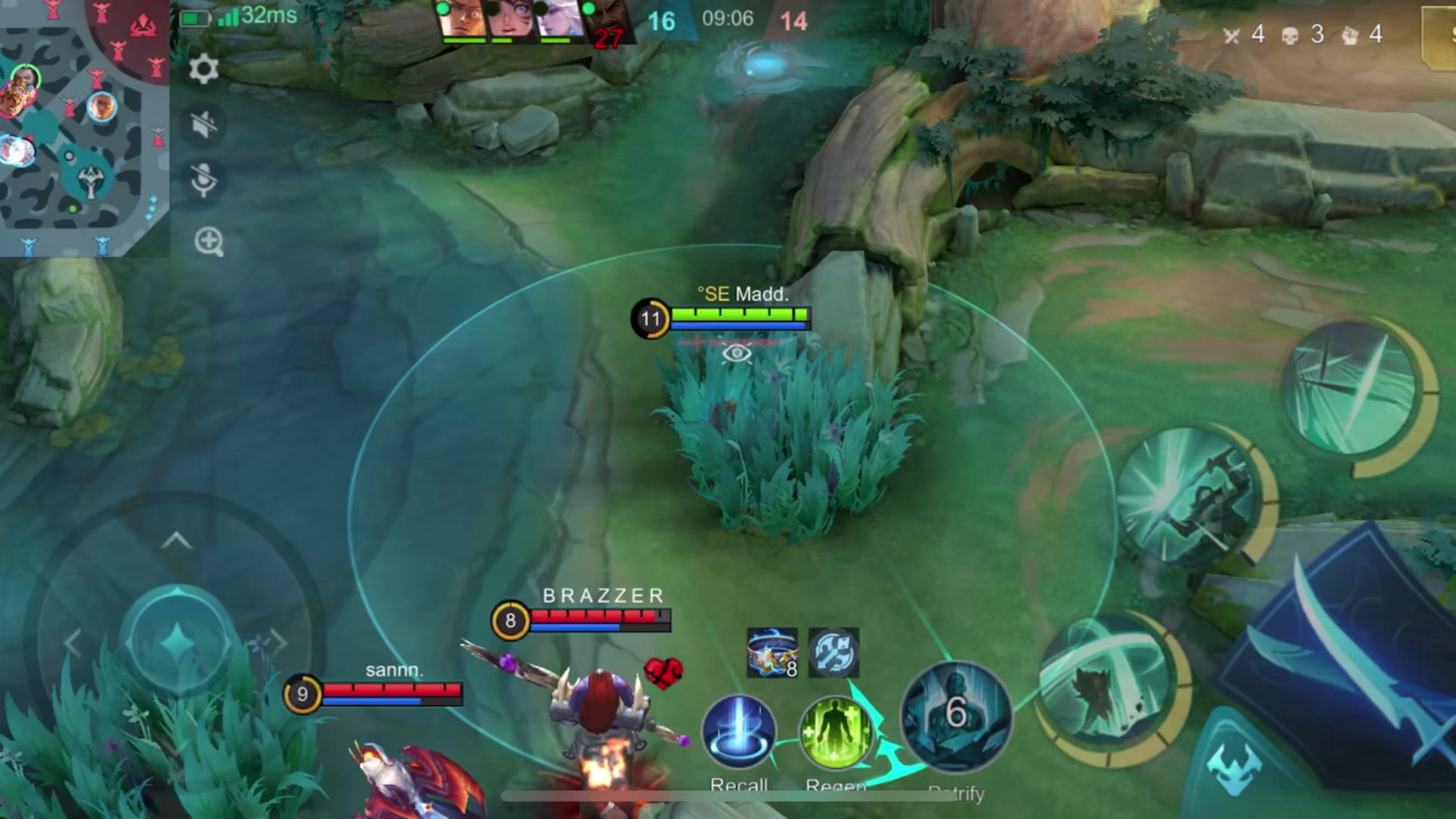Tap the movement joystick center
1456x819 pixels.
click(177, 642)
